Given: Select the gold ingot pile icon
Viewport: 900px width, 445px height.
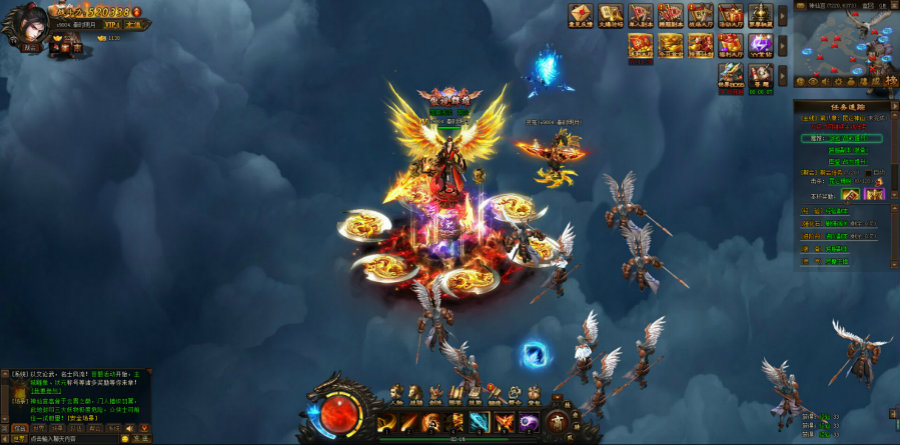Looking at the screenshot, I should [670, 45].
